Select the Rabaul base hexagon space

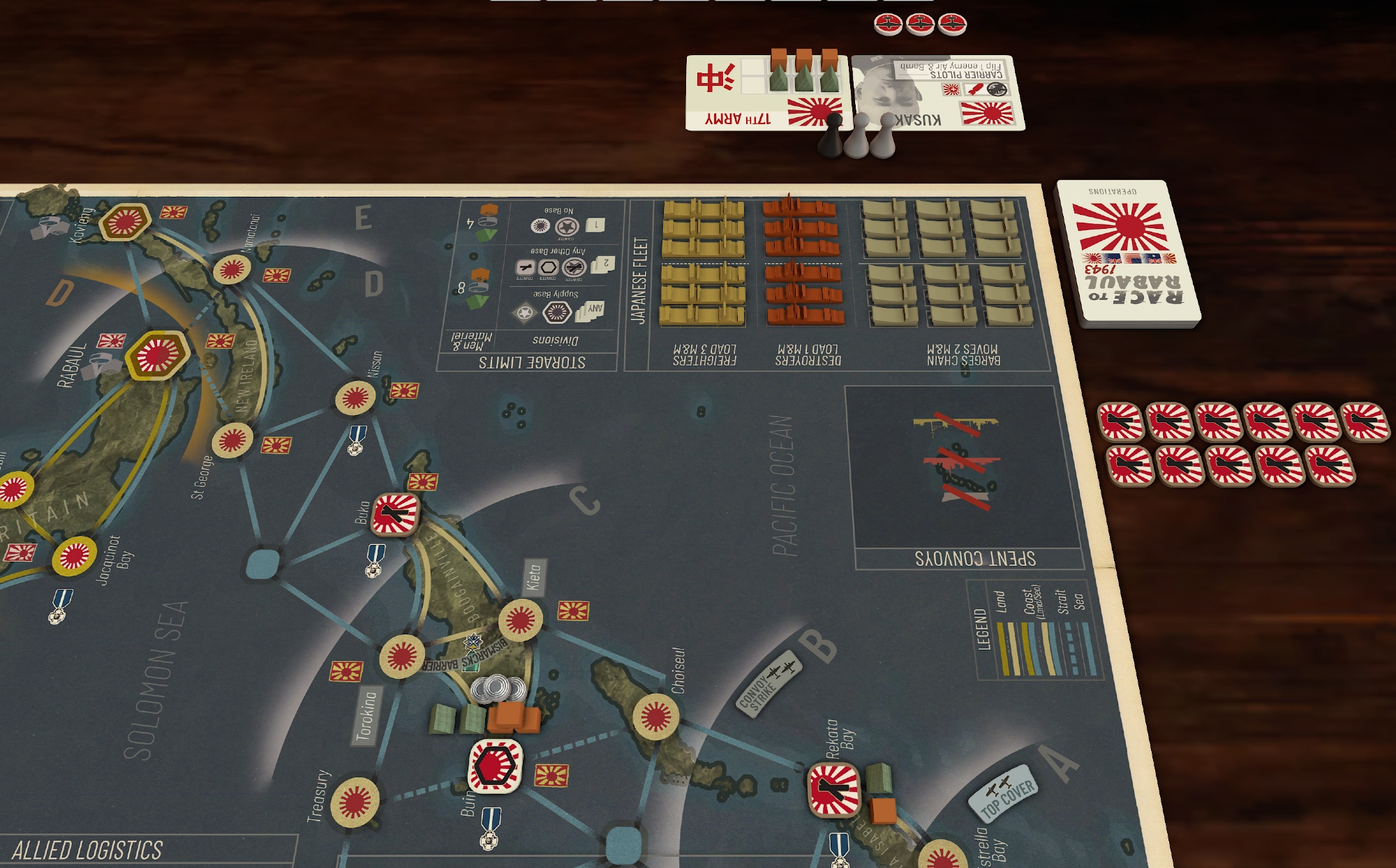point(157,354)
